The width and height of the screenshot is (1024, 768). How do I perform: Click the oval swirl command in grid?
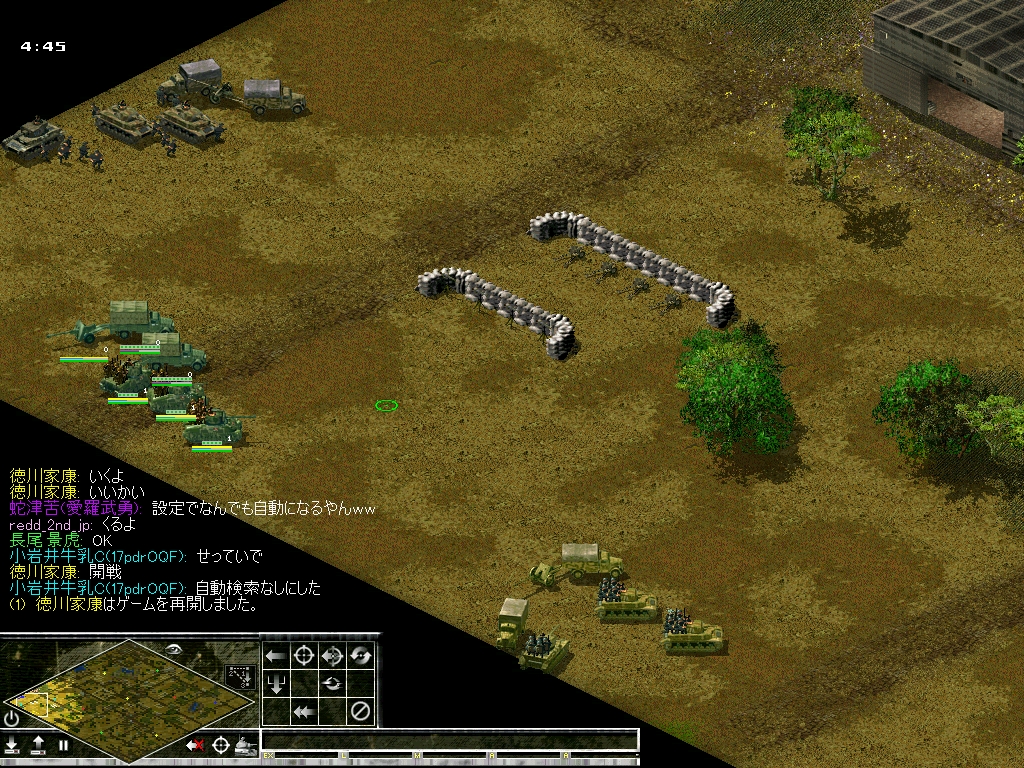coord(333,684)
